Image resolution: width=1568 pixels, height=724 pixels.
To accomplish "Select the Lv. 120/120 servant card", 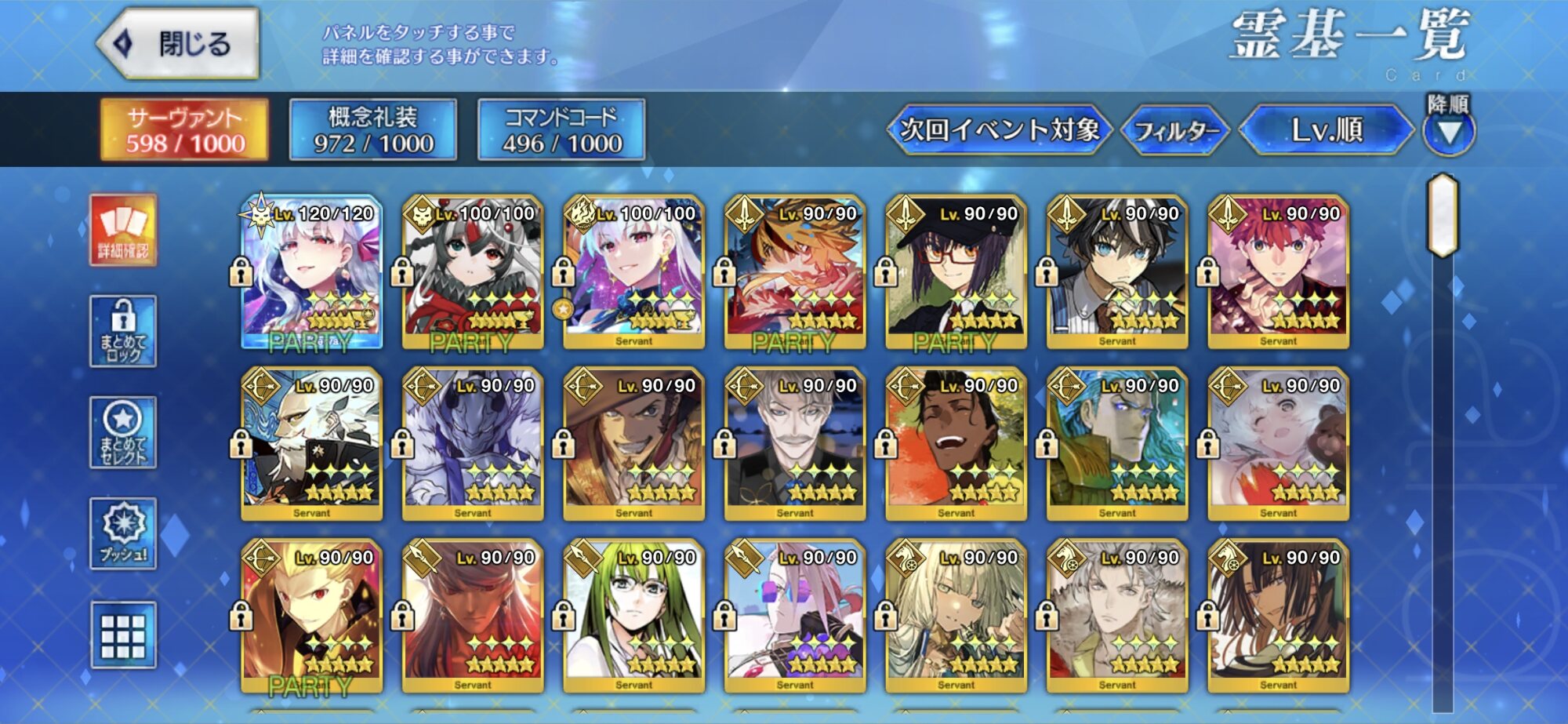I will (312, 271).
